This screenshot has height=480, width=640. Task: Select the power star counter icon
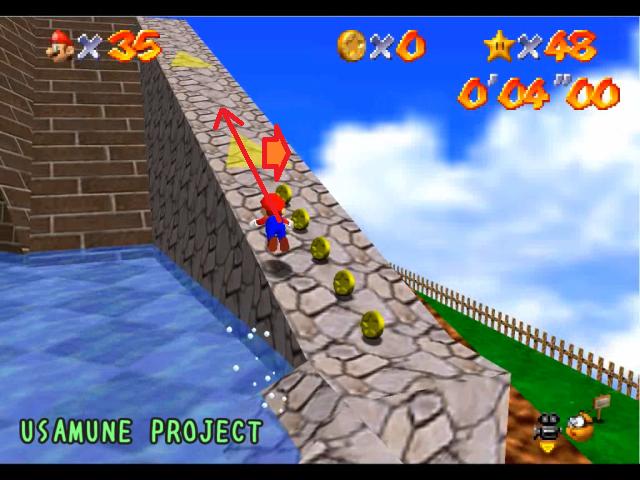pyautogui.click(x=498, y=44)
